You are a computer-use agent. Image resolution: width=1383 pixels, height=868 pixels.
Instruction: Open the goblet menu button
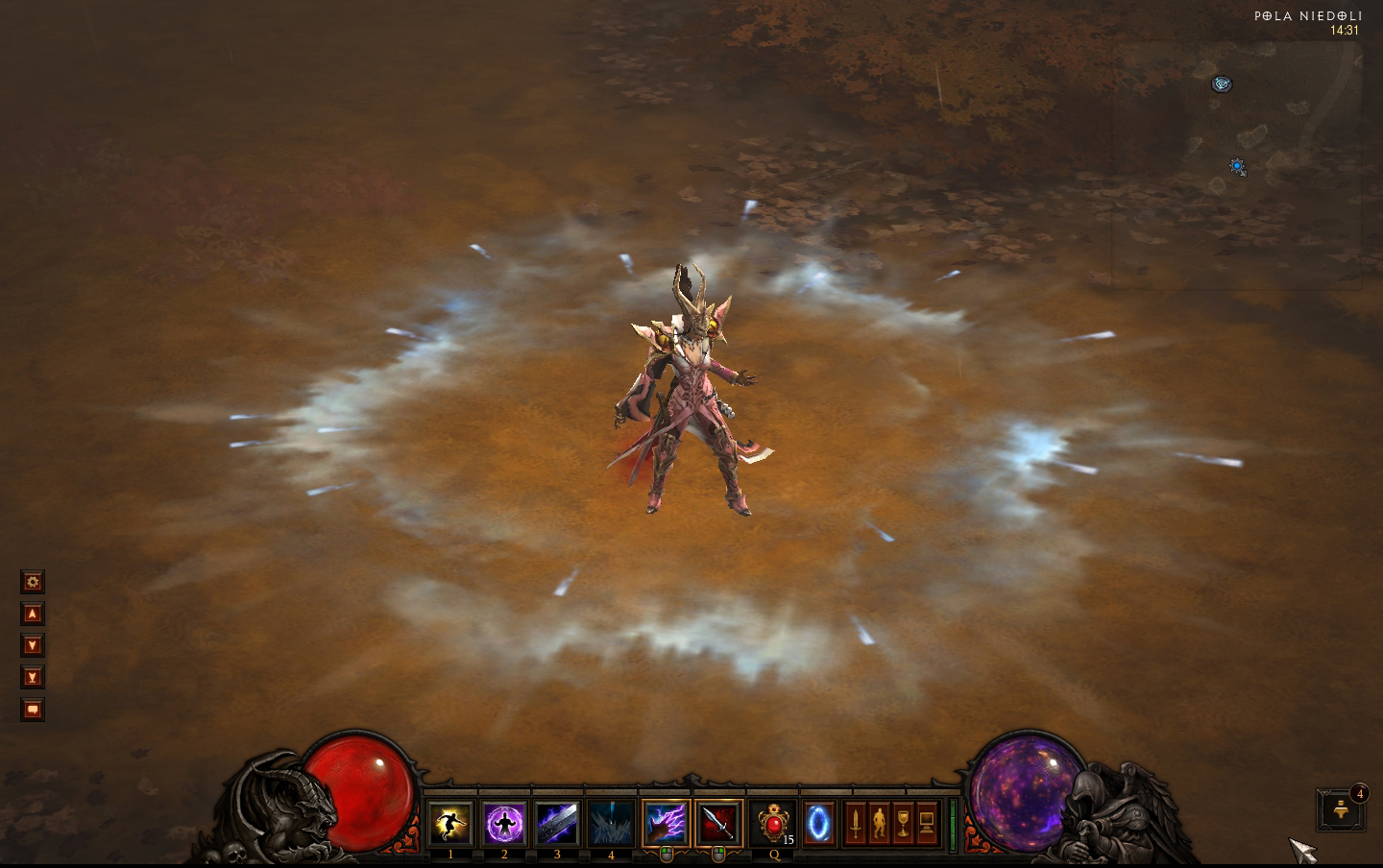(x=903, y=823)
